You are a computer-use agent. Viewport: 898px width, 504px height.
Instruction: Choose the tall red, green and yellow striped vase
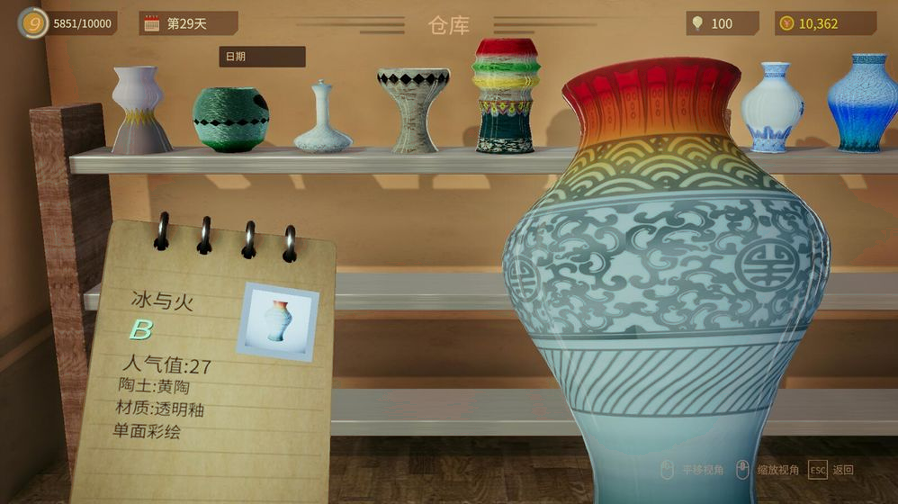[x=505, y=96]
